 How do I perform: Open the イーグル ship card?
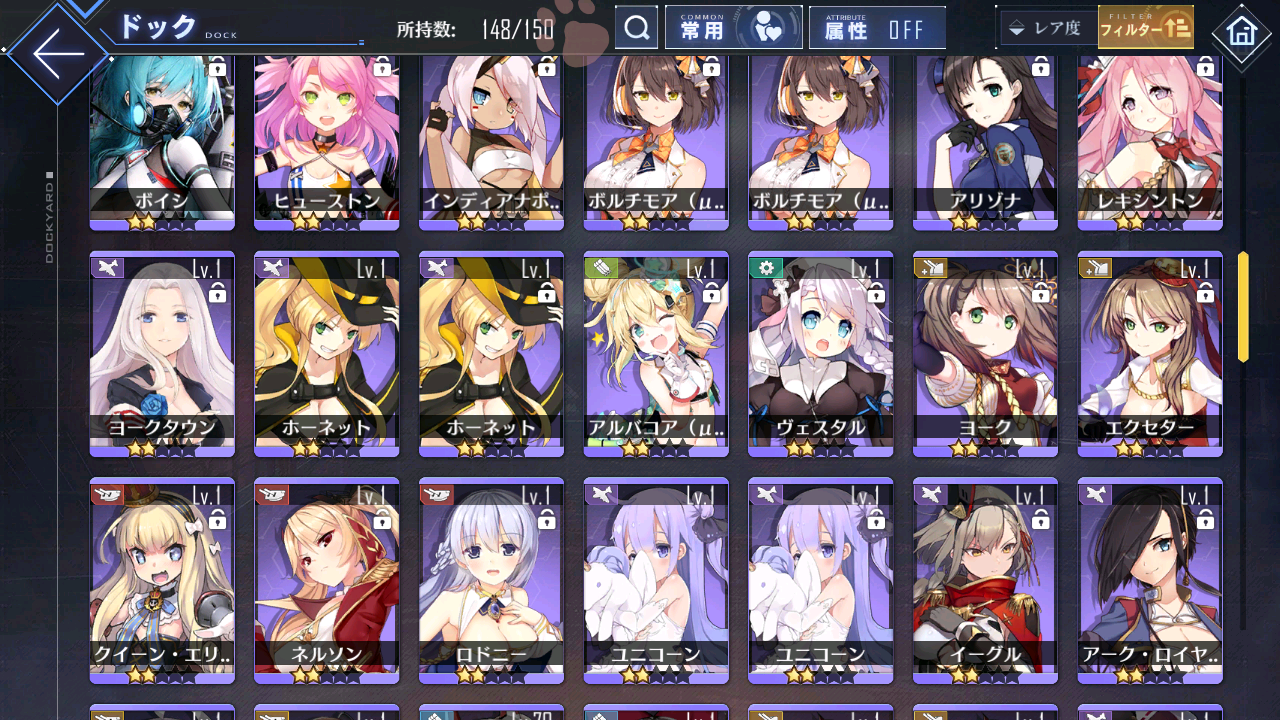coord(985,578)
